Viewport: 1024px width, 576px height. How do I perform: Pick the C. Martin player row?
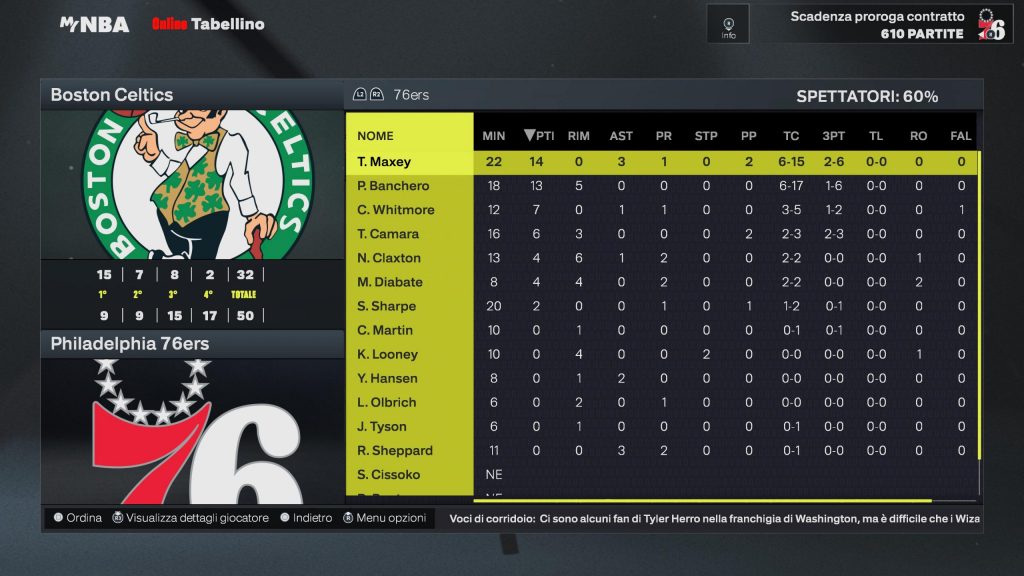385,330
